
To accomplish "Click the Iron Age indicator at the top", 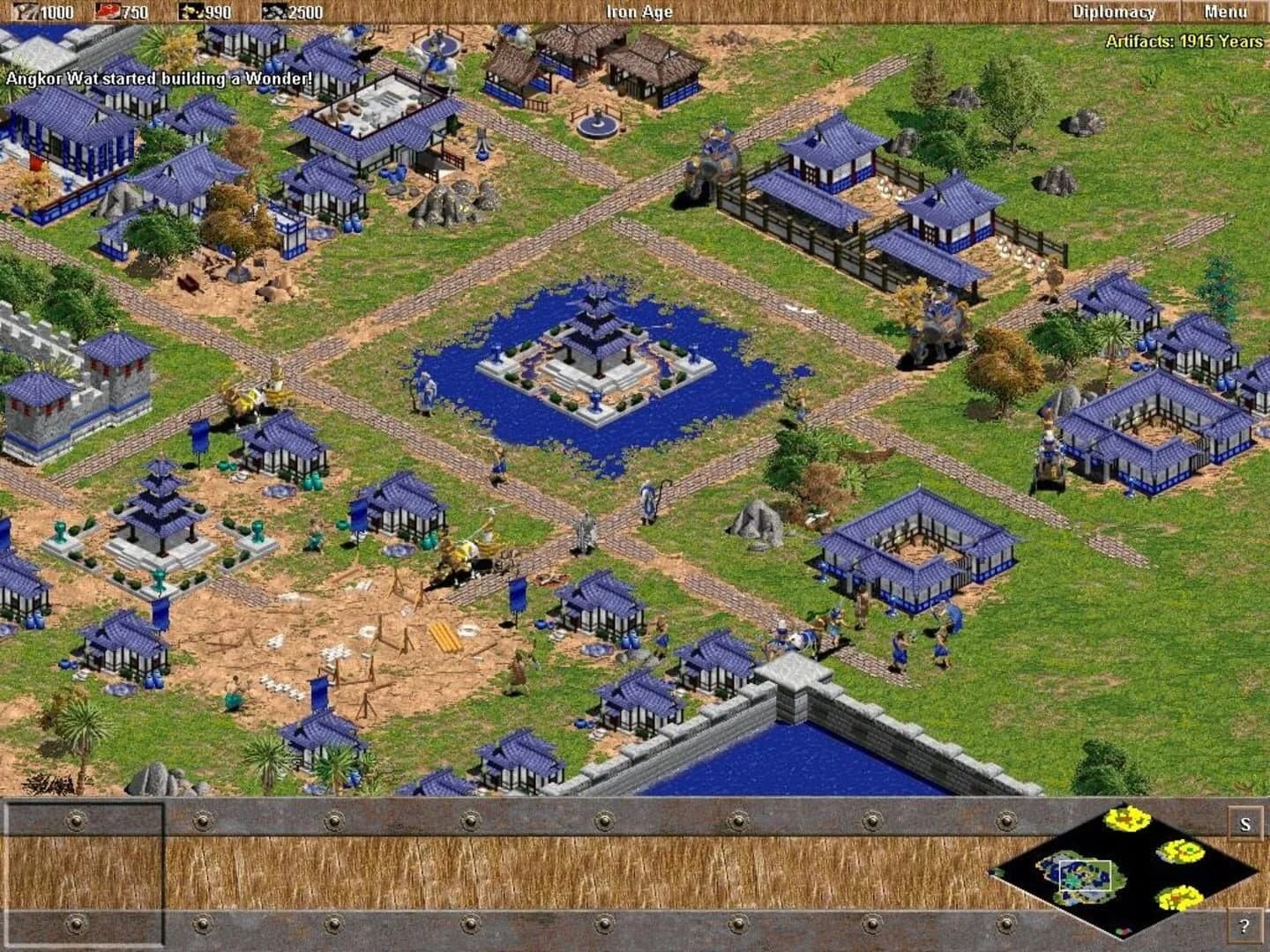I will pos(638,12).
